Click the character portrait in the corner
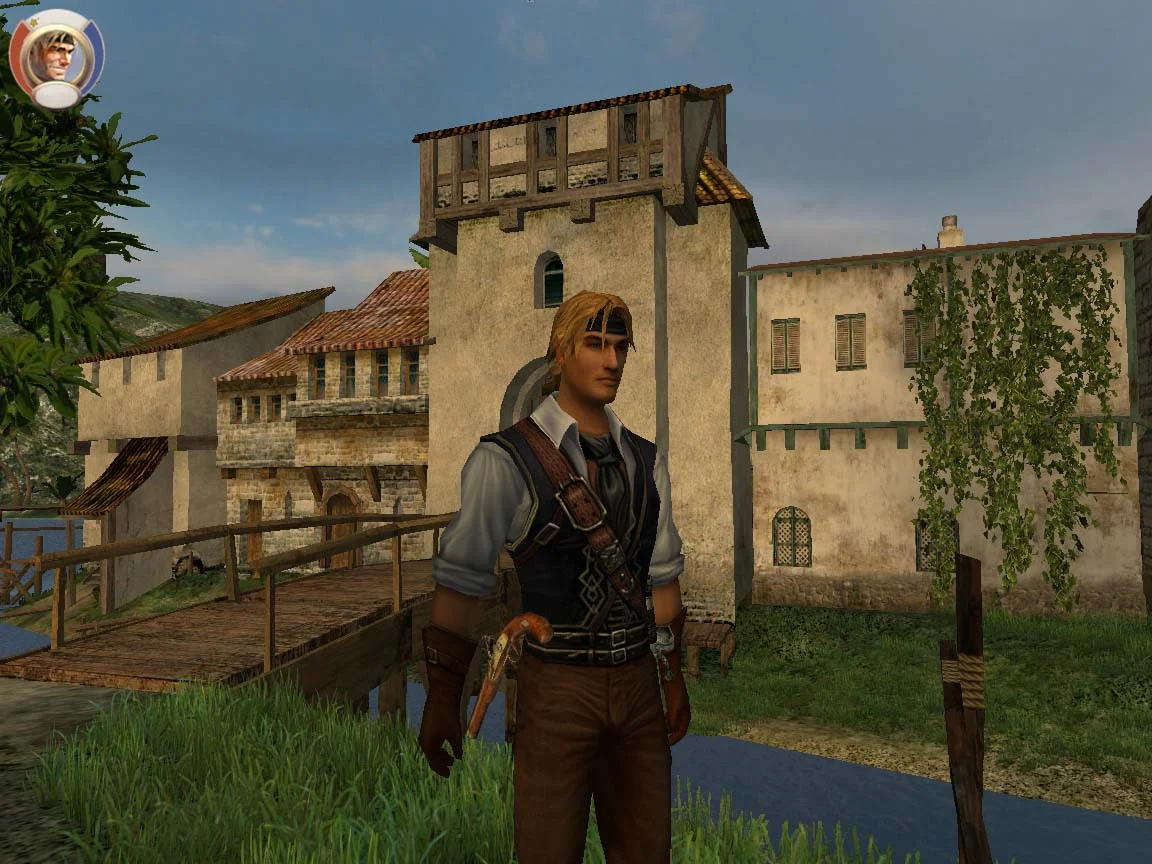Image resolution: width=1152 pixels, height=864 pixels. (x=56, y=56)
